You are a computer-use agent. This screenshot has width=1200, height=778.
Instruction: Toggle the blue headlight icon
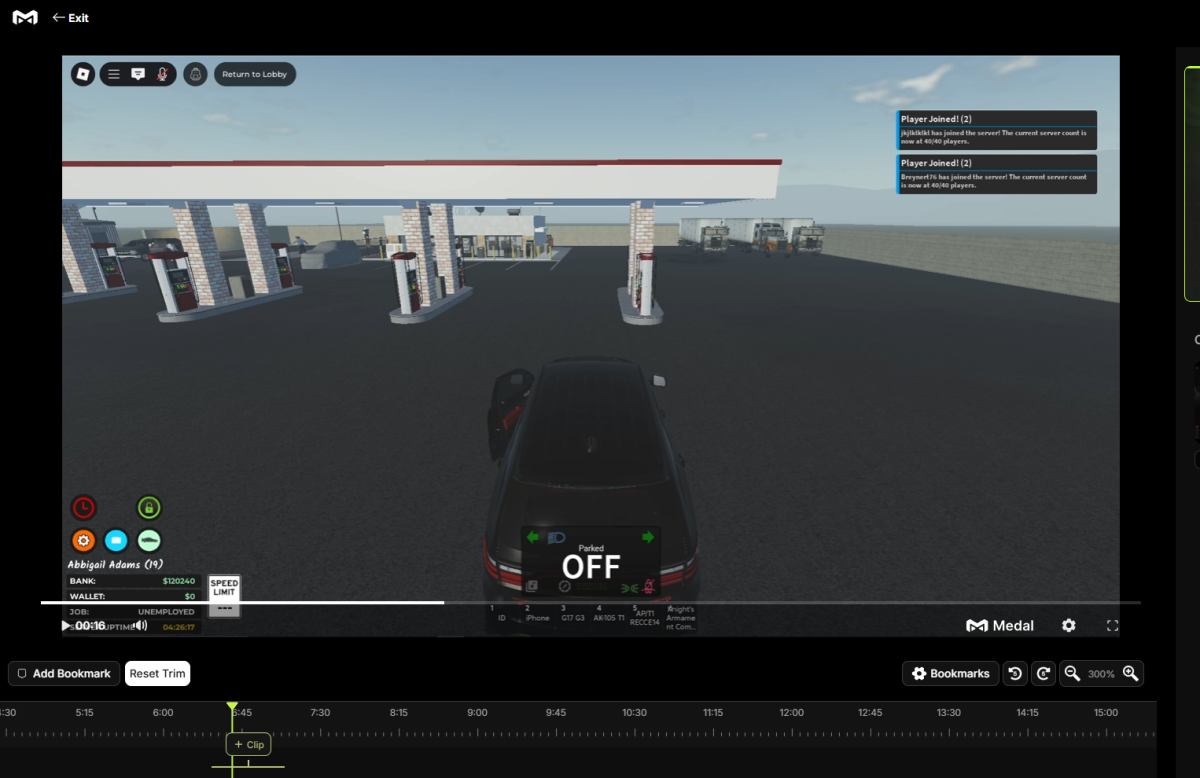click(x=557, y=538)
